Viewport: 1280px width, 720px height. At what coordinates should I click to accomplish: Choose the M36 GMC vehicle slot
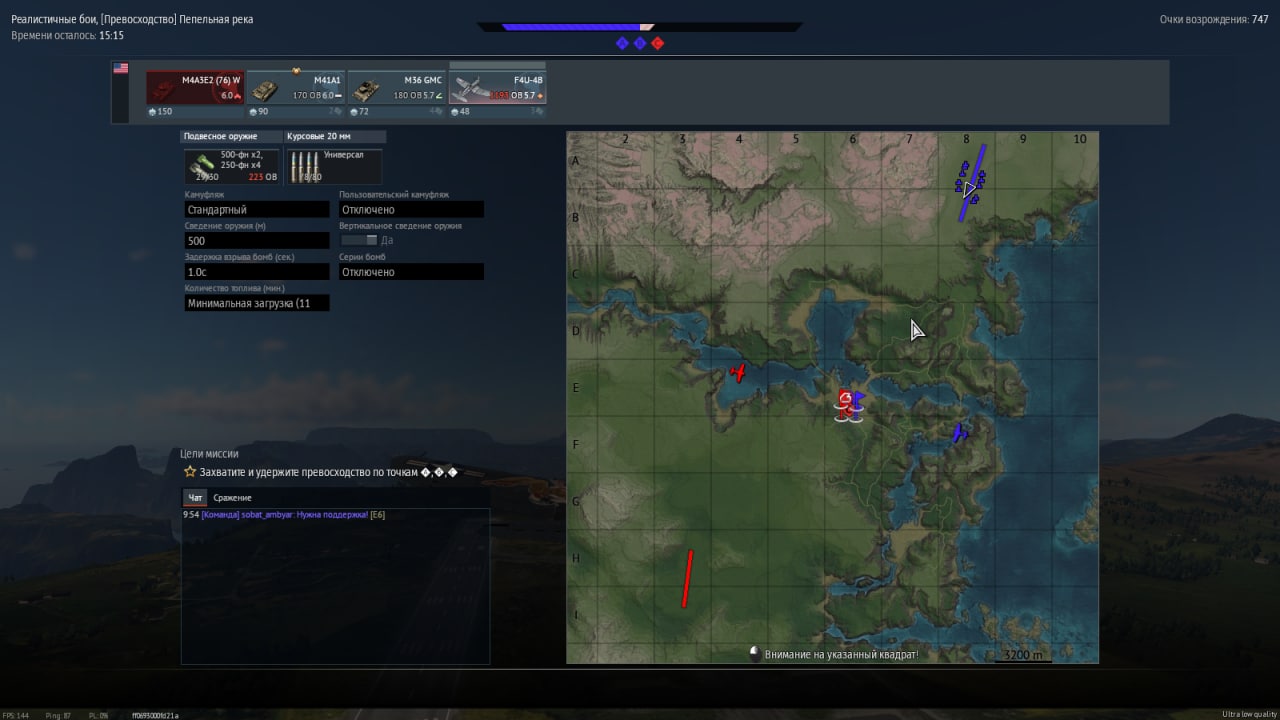pos(396,88)
